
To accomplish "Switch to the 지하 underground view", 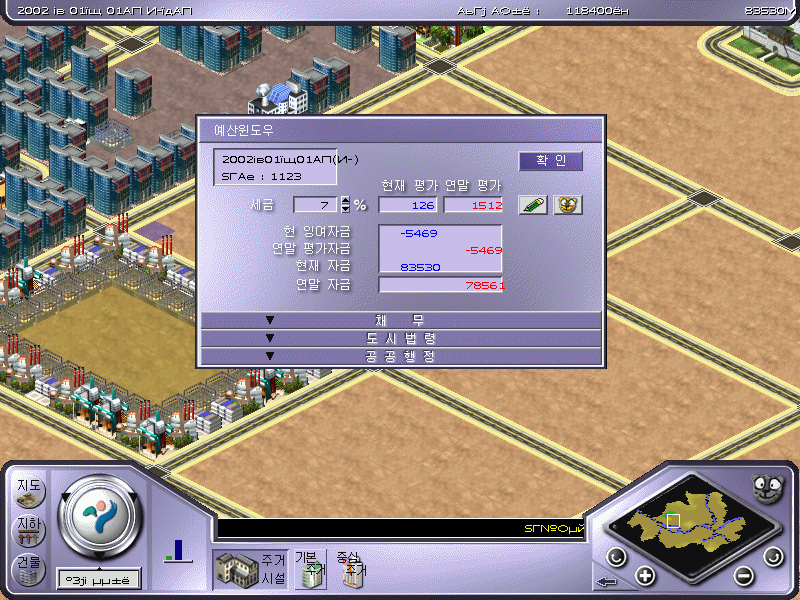I will click(28, 529).
